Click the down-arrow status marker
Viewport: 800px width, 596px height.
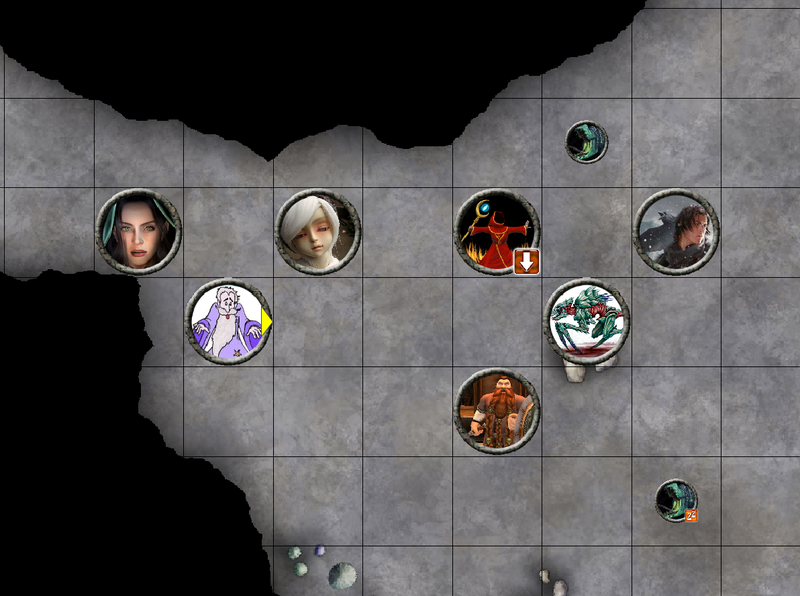coord(527,262)
